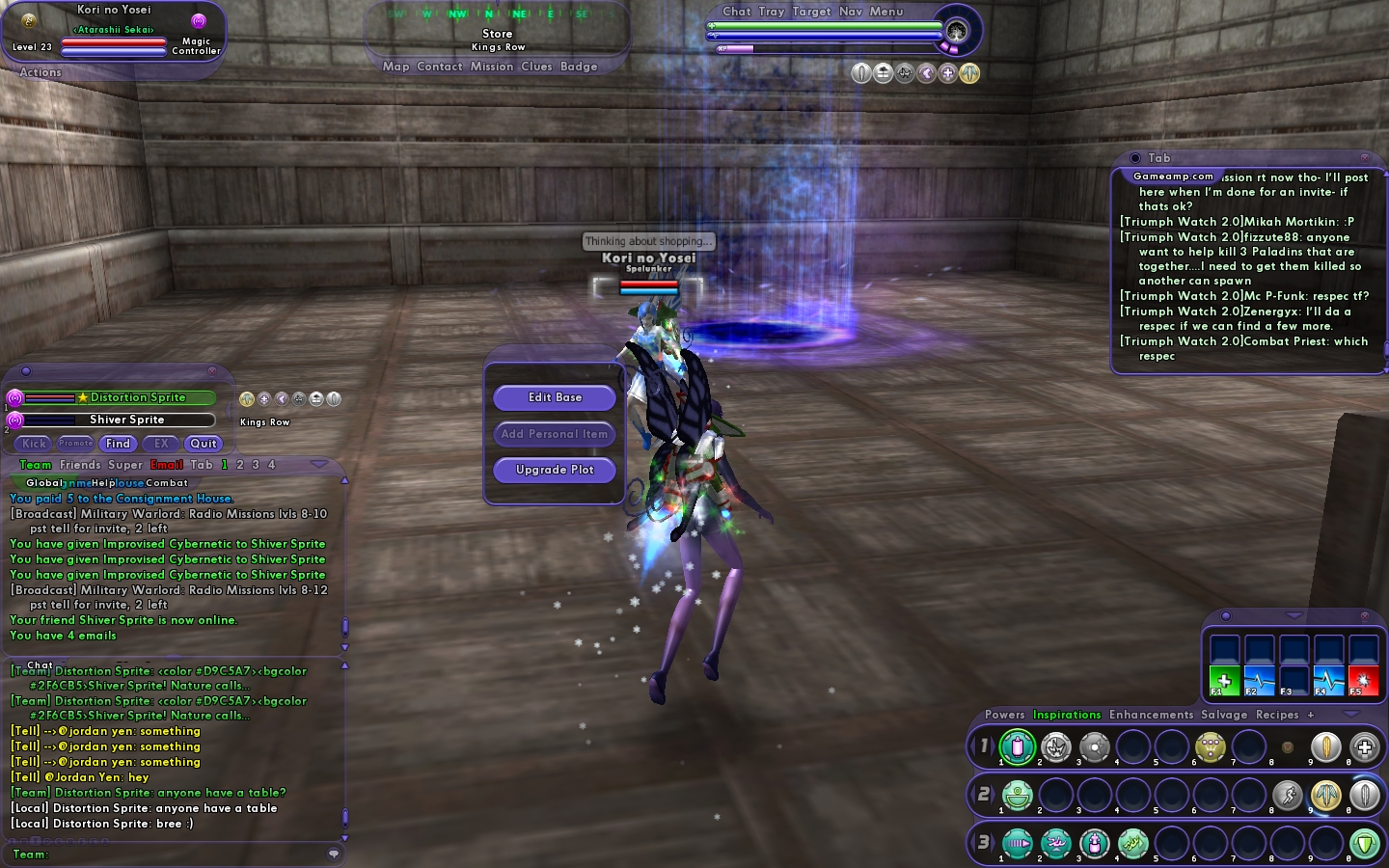Image resolution: width=1389 pixels, height=868 pixels.
Task: Use the red inspiration in slot F5
Action: (x=1363, y=680)
